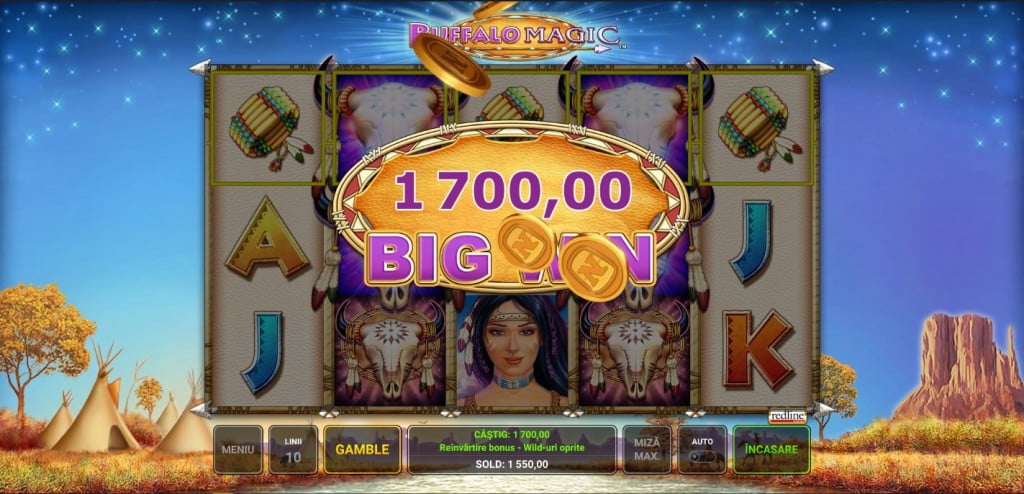This screenshot has height=494, width=1024.
Task: Open the Meniu button
Action: (x=238, y=449)
